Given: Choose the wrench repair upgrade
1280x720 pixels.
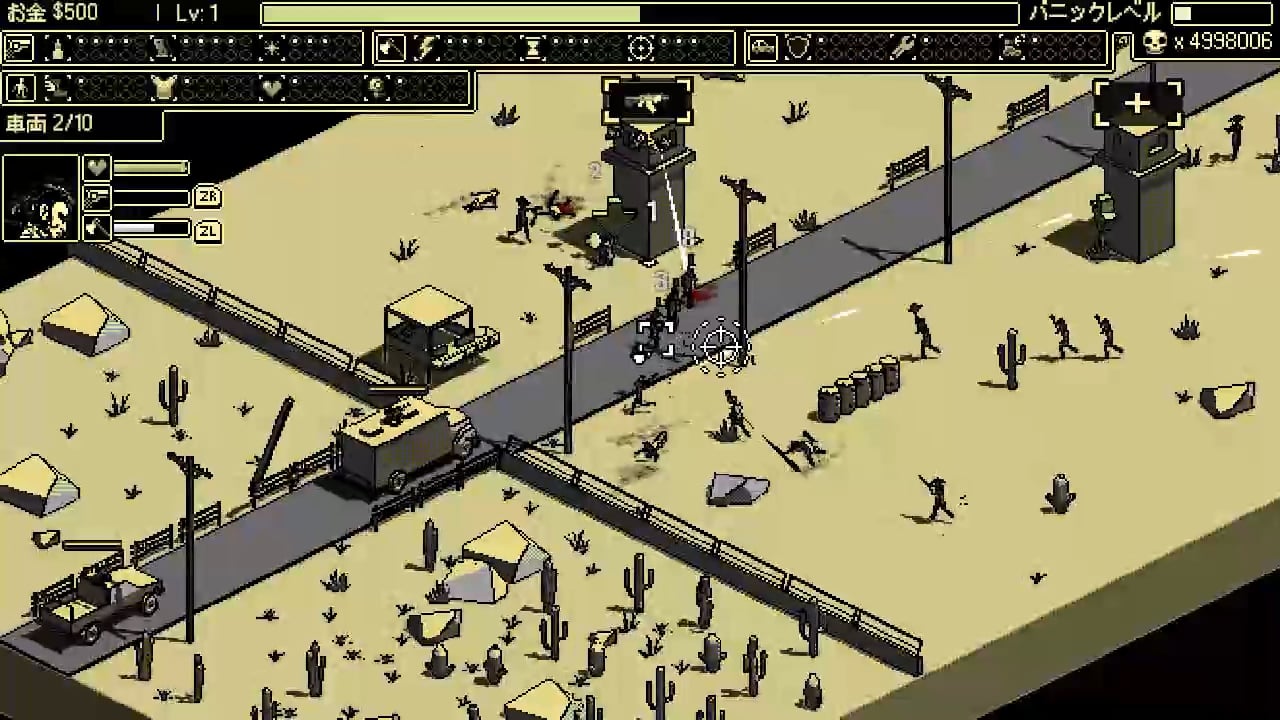Looking at the screenshot, I should tap(905, 48).
